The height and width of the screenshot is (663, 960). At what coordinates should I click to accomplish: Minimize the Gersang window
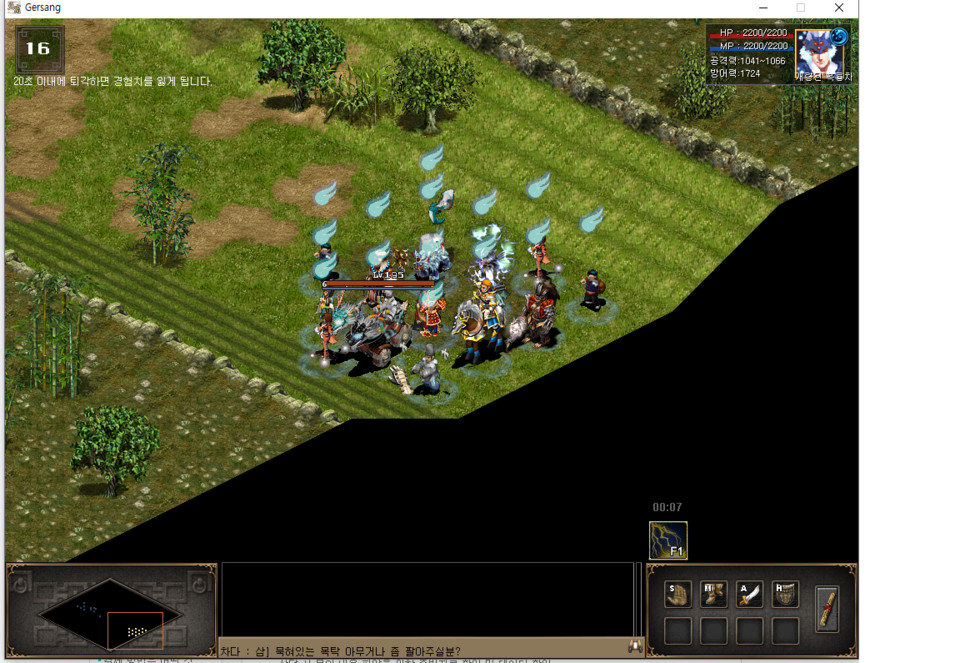(x=762, y=8)
